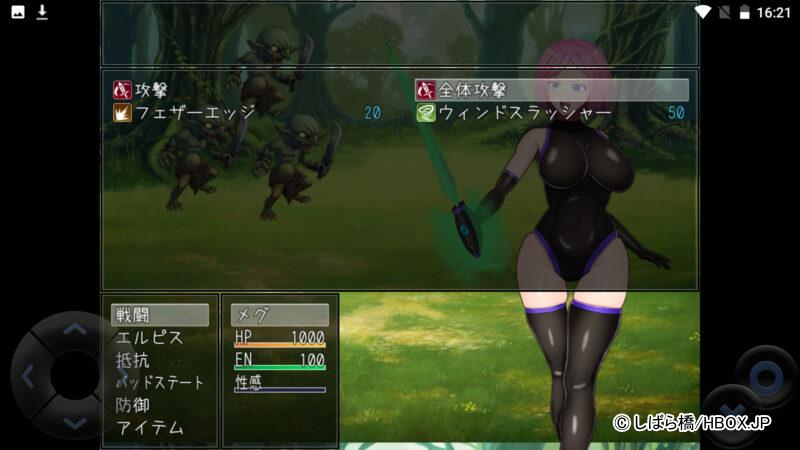The height and width of the screenshot is (450, 800).
Task: Open the バッドステート command
Action: coord(160,383)
